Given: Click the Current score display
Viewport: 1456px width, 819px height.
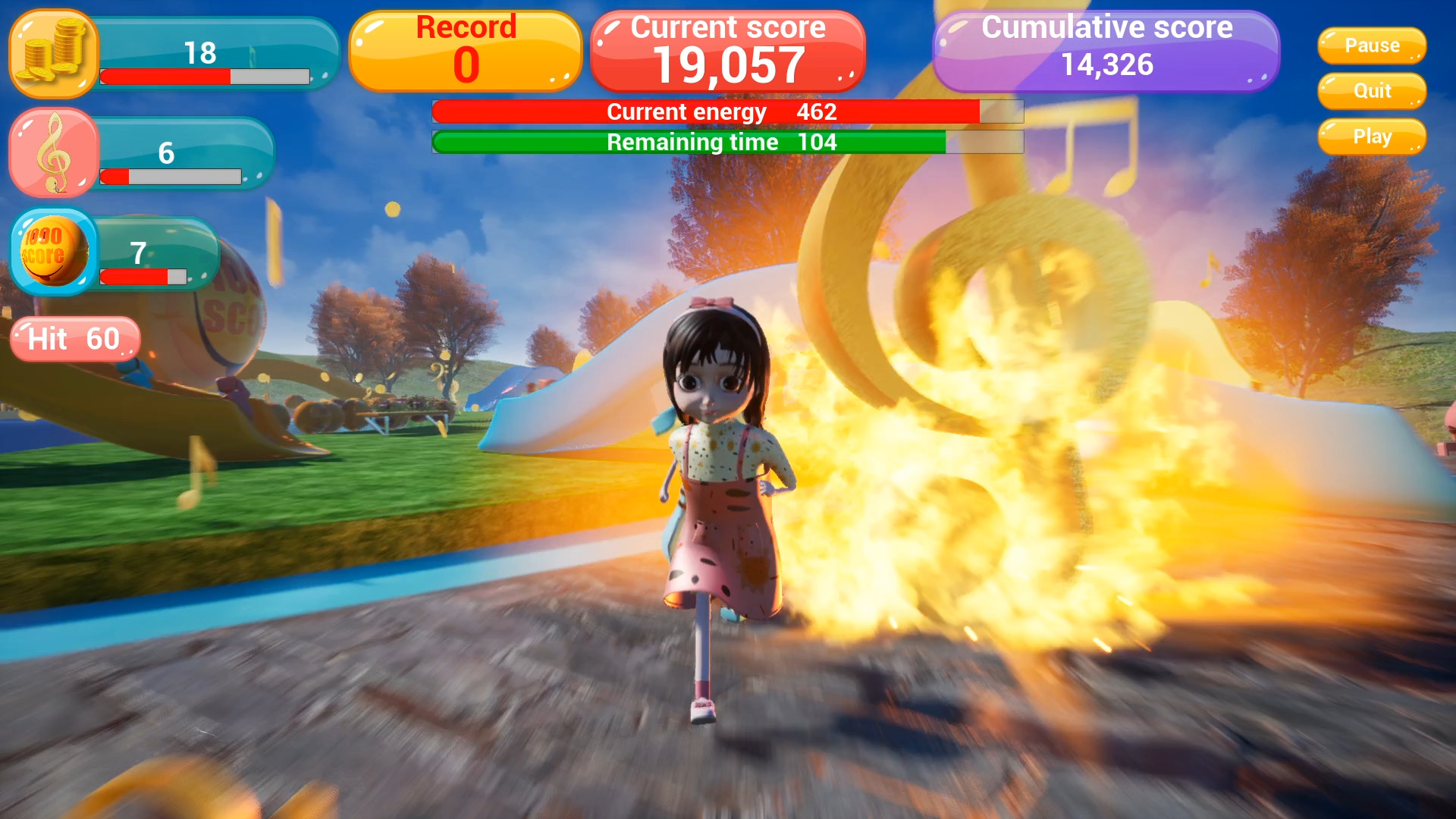Looking at the screenshot, I should coord(727,49).
